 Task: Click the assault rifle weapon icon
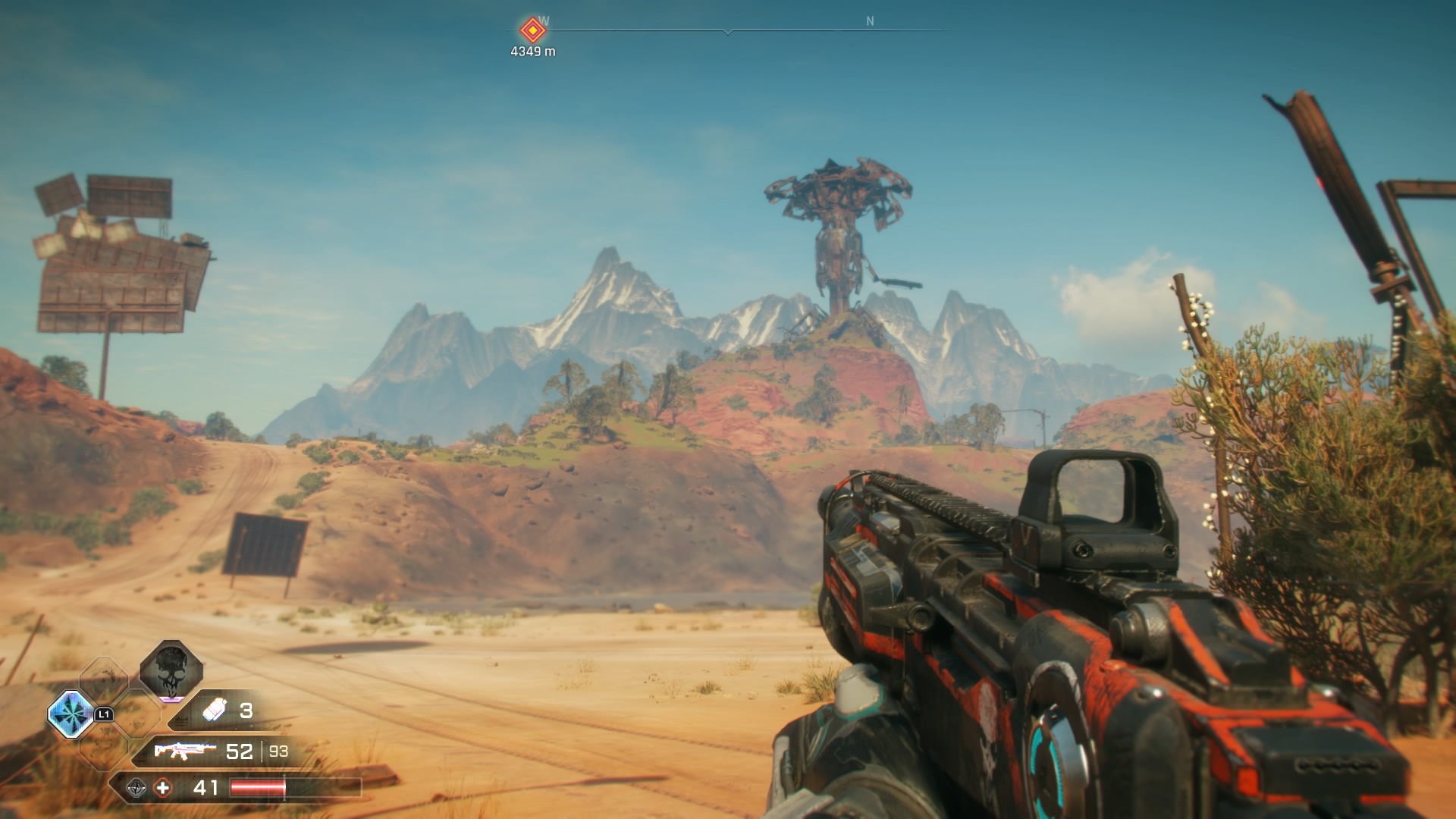point(184,751)
